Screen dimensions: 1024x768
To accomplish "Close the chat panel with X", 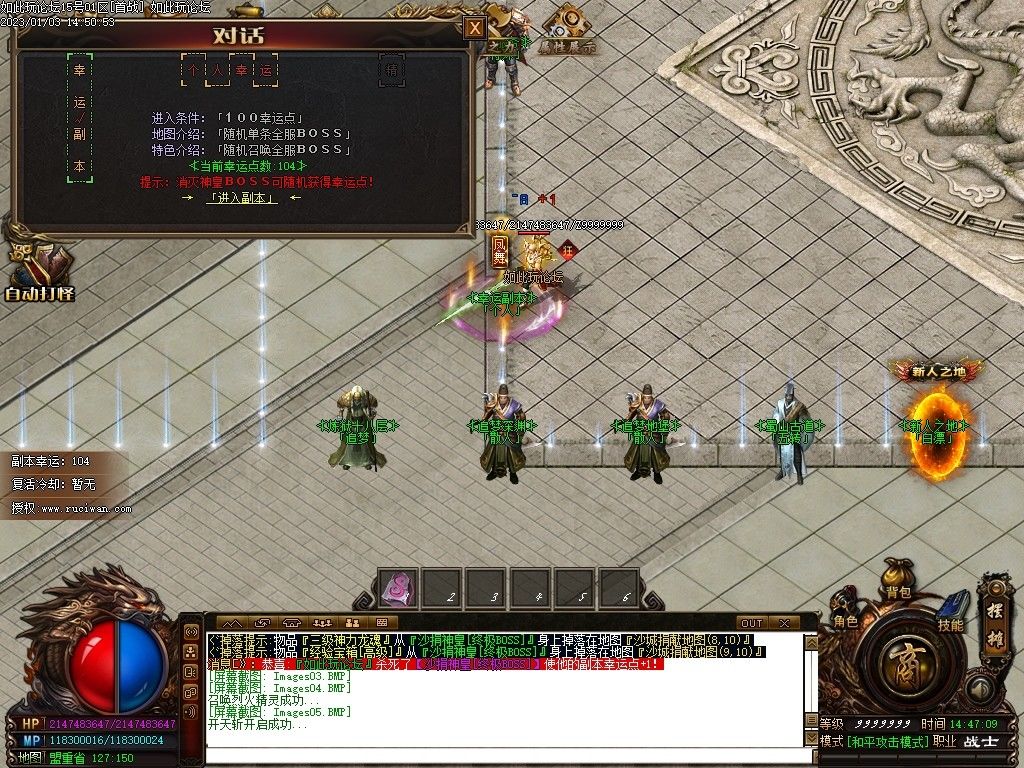I will tap(784, 623).
